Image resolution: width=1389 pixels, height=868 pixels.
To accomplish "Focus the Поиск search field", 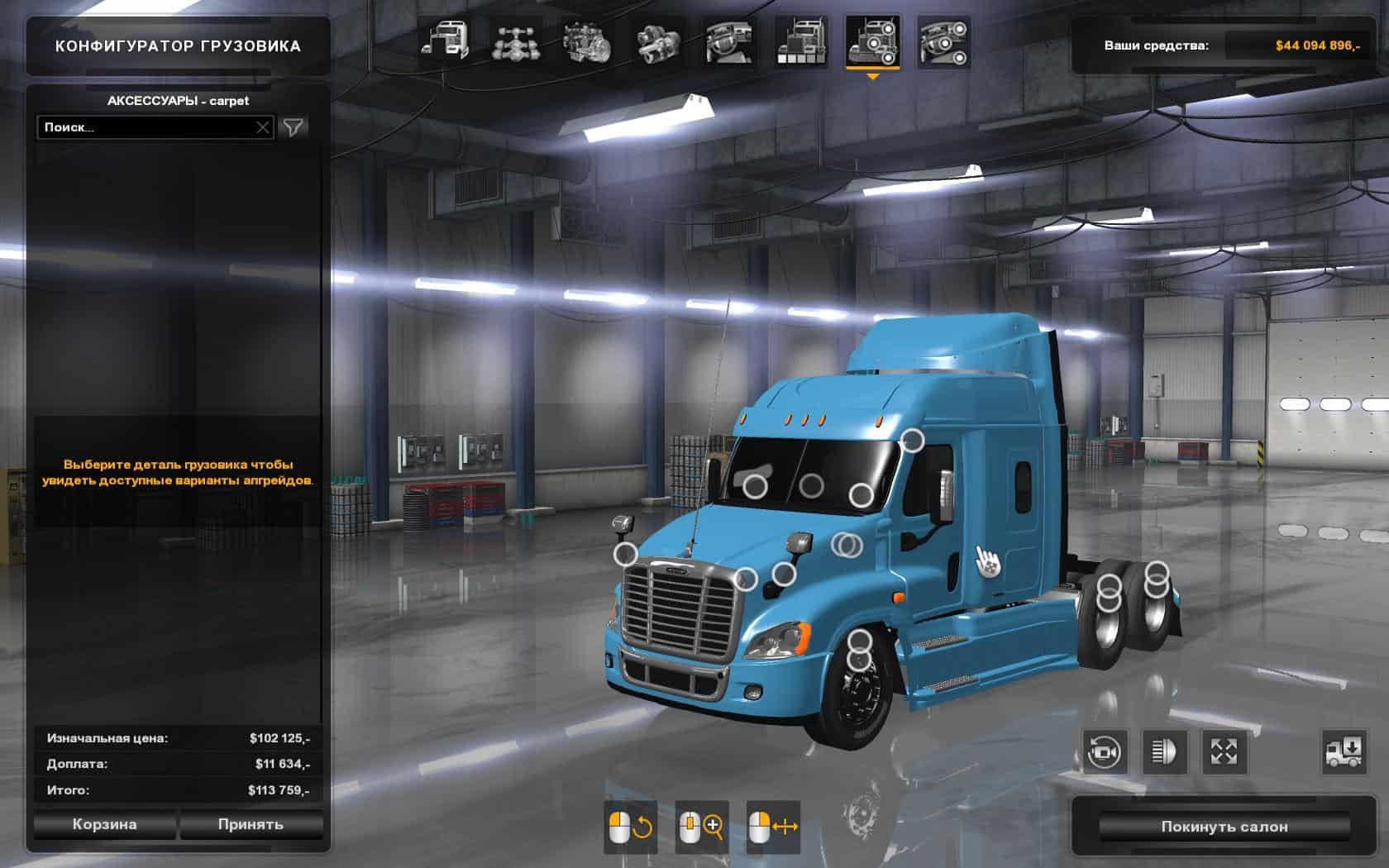I will [145, 127].
